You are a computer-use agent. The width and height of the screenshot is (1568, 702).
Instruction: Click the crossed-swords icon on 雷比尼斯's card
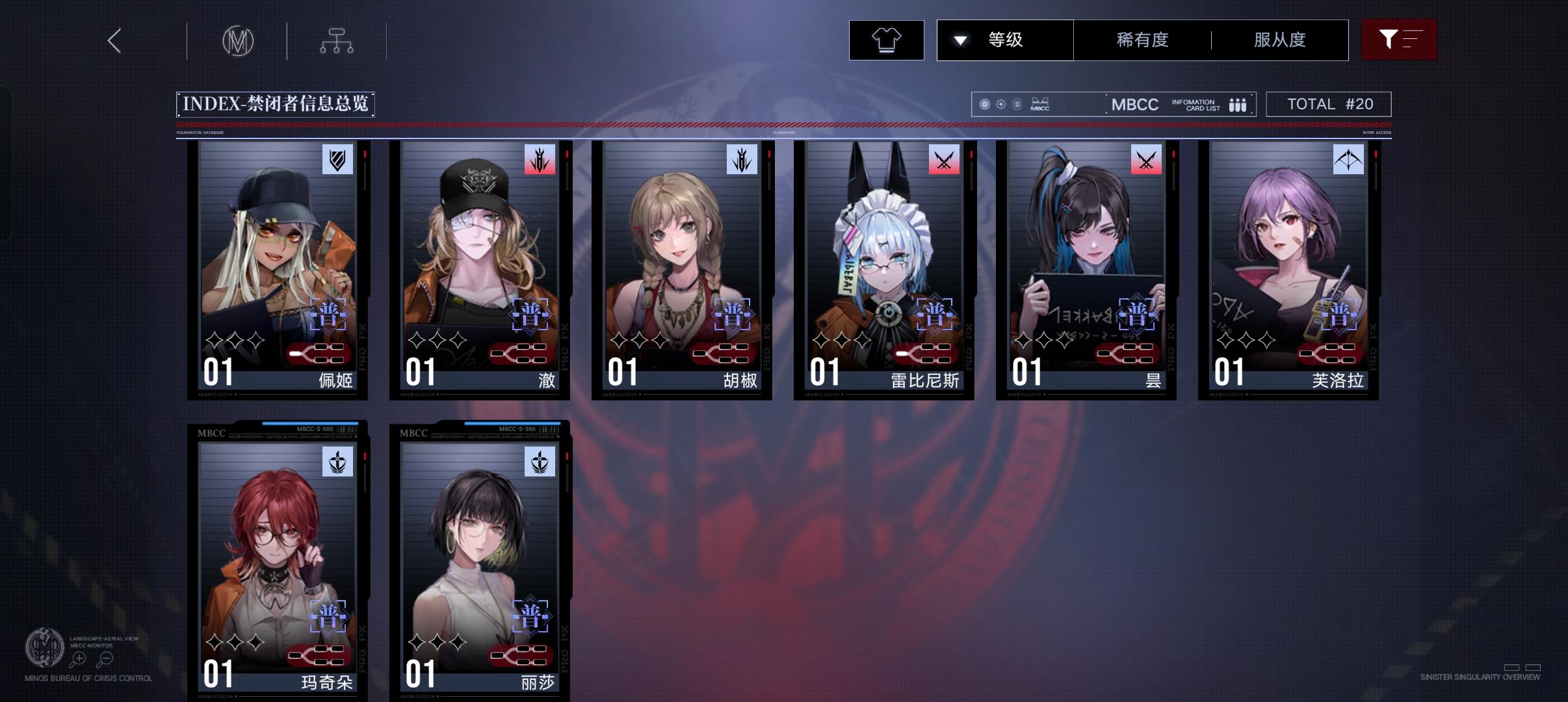pos(945,161)
